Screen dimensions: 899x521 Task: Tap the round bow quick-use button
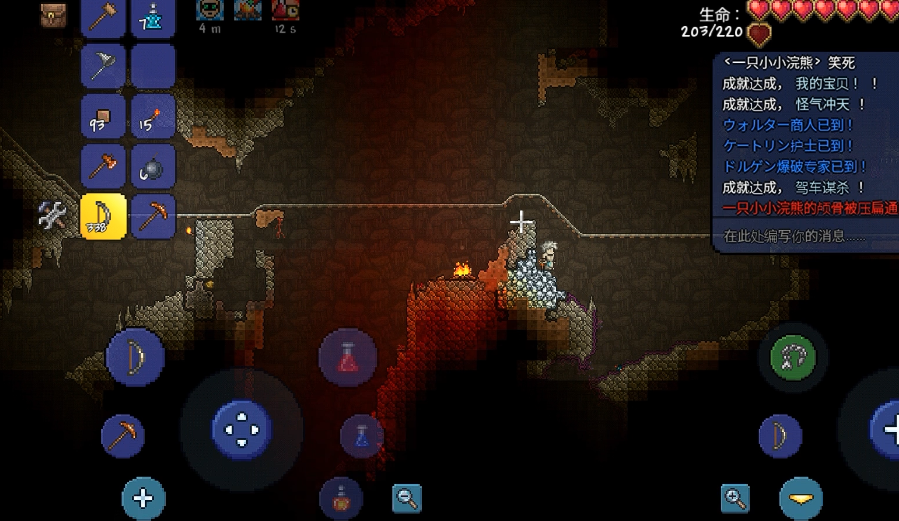tap(135, 357)
